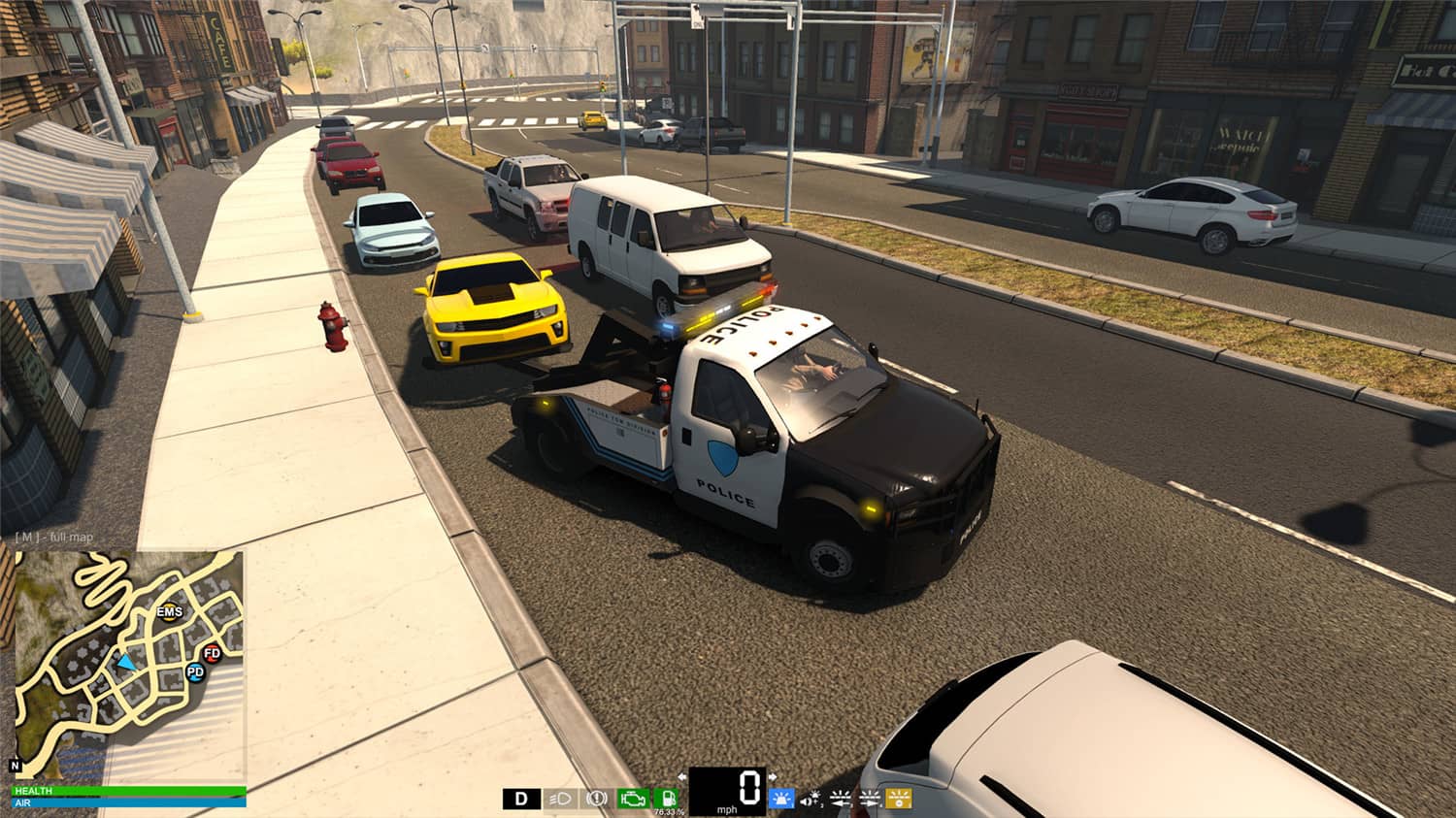Activate the blue emergency lights icon
This screenshot has height=818, width=1456.
tap(782, 799)
